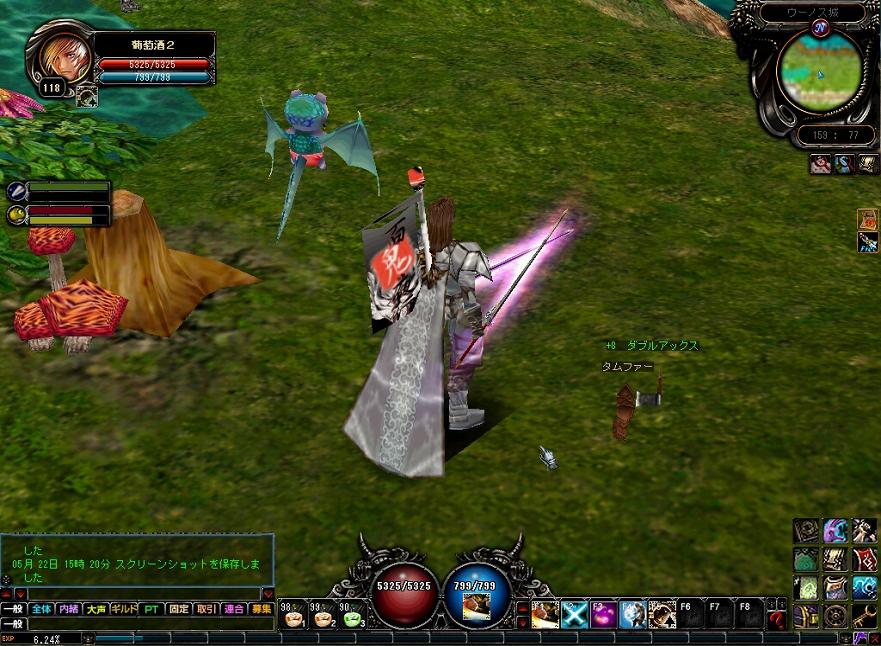
Task: Click the red question mark help icon
Action: 777,617
